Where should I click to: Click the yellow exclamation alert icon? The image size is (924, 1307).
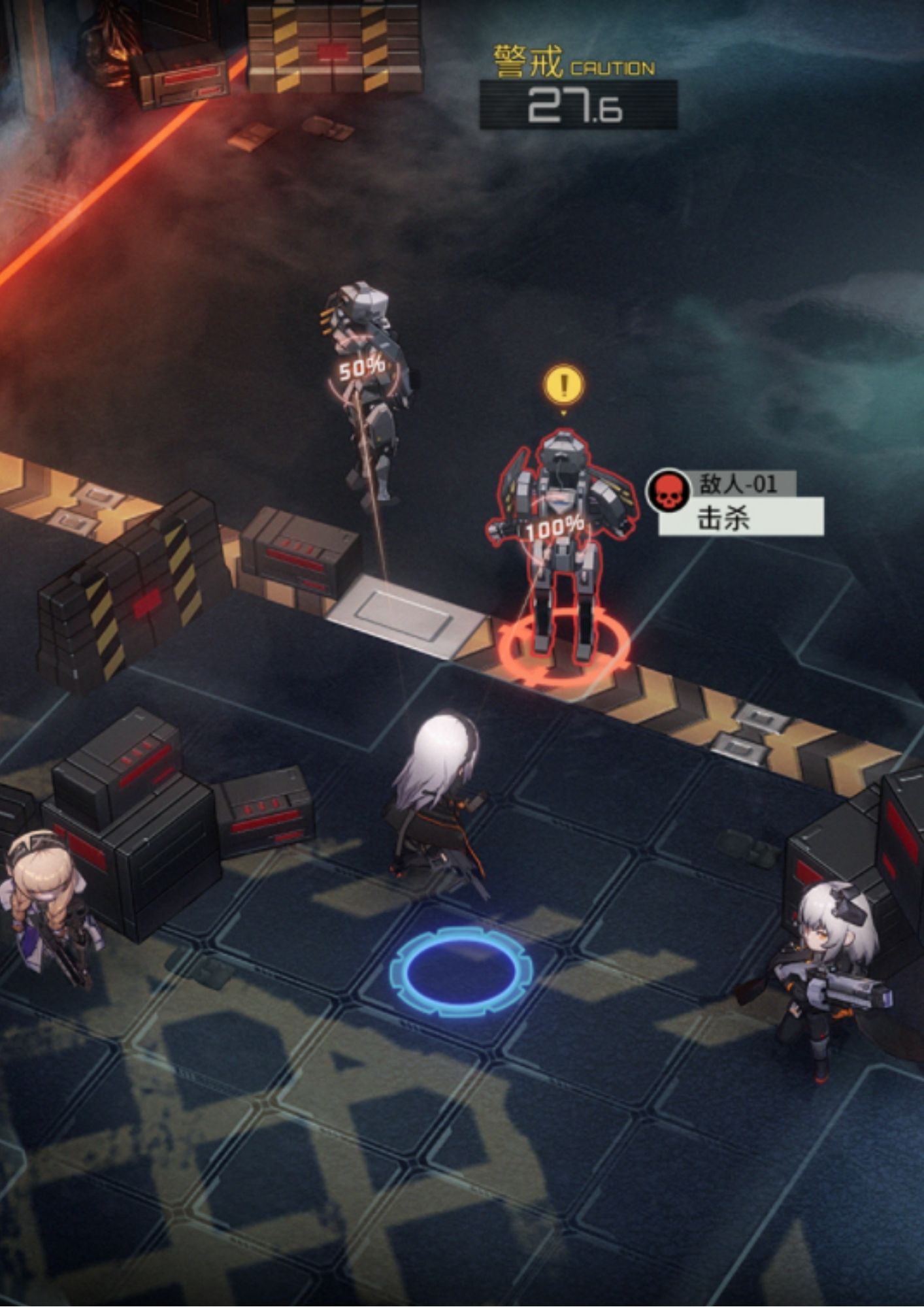pyautogui.click(x=564, y=384)
